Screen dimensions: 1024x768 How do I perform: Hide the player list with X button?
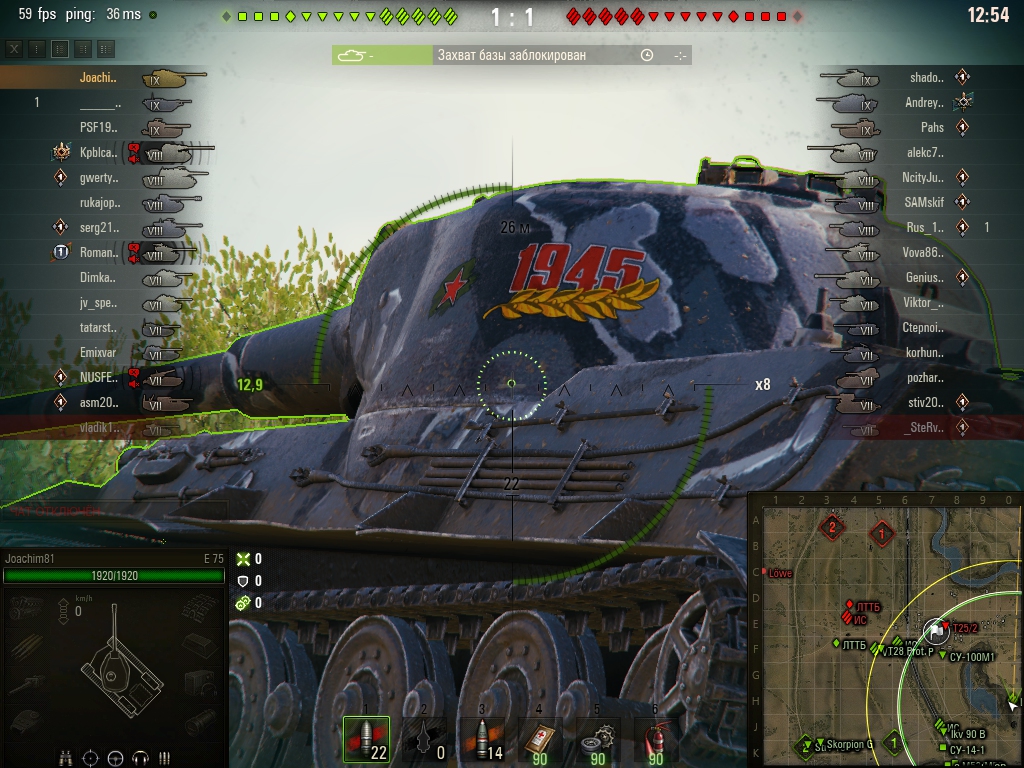click(x=14, y=48)
